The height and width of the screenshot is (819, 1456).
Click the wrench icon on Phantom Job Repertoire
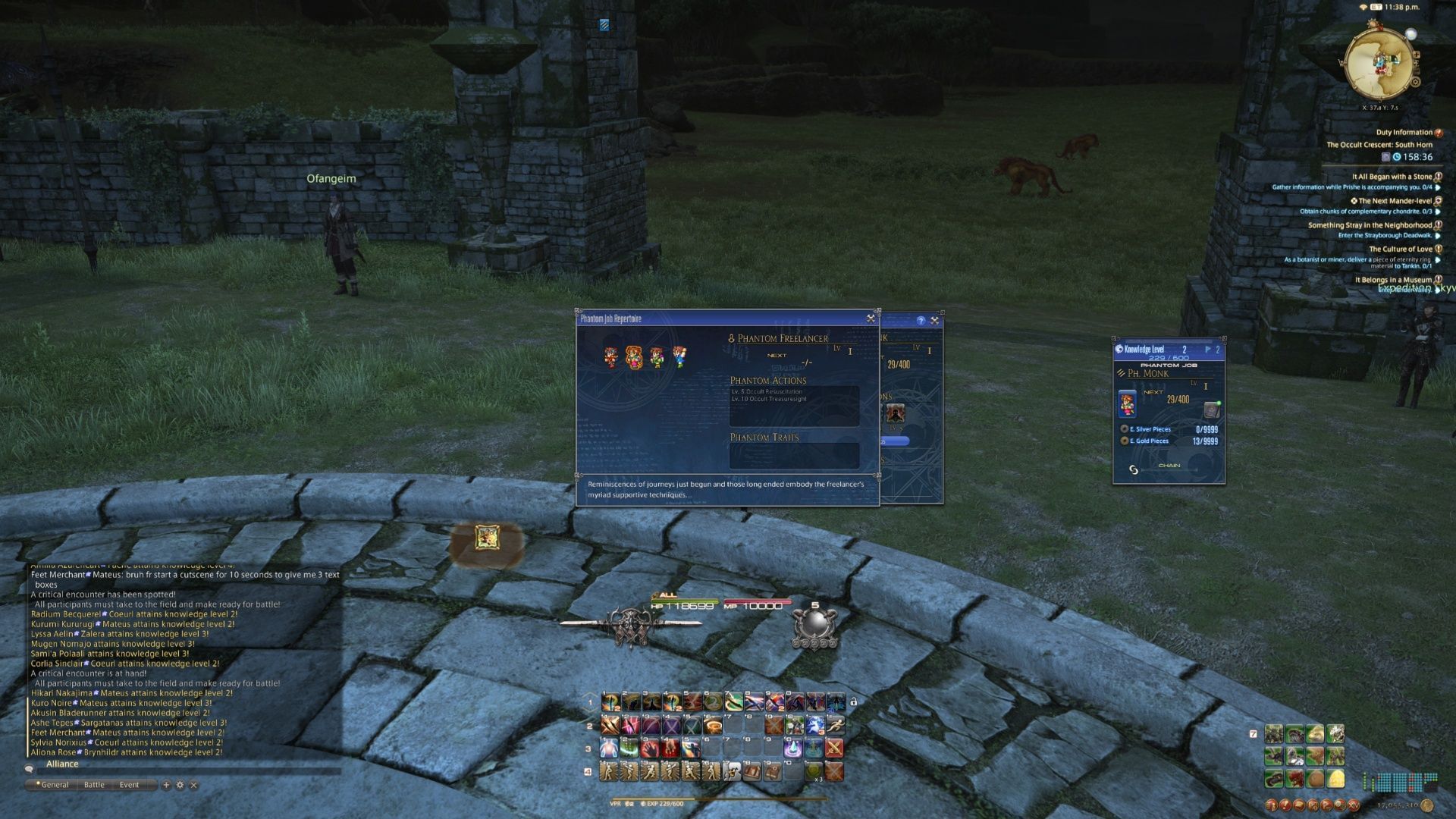pyautogui.click(x=871, y=318)
